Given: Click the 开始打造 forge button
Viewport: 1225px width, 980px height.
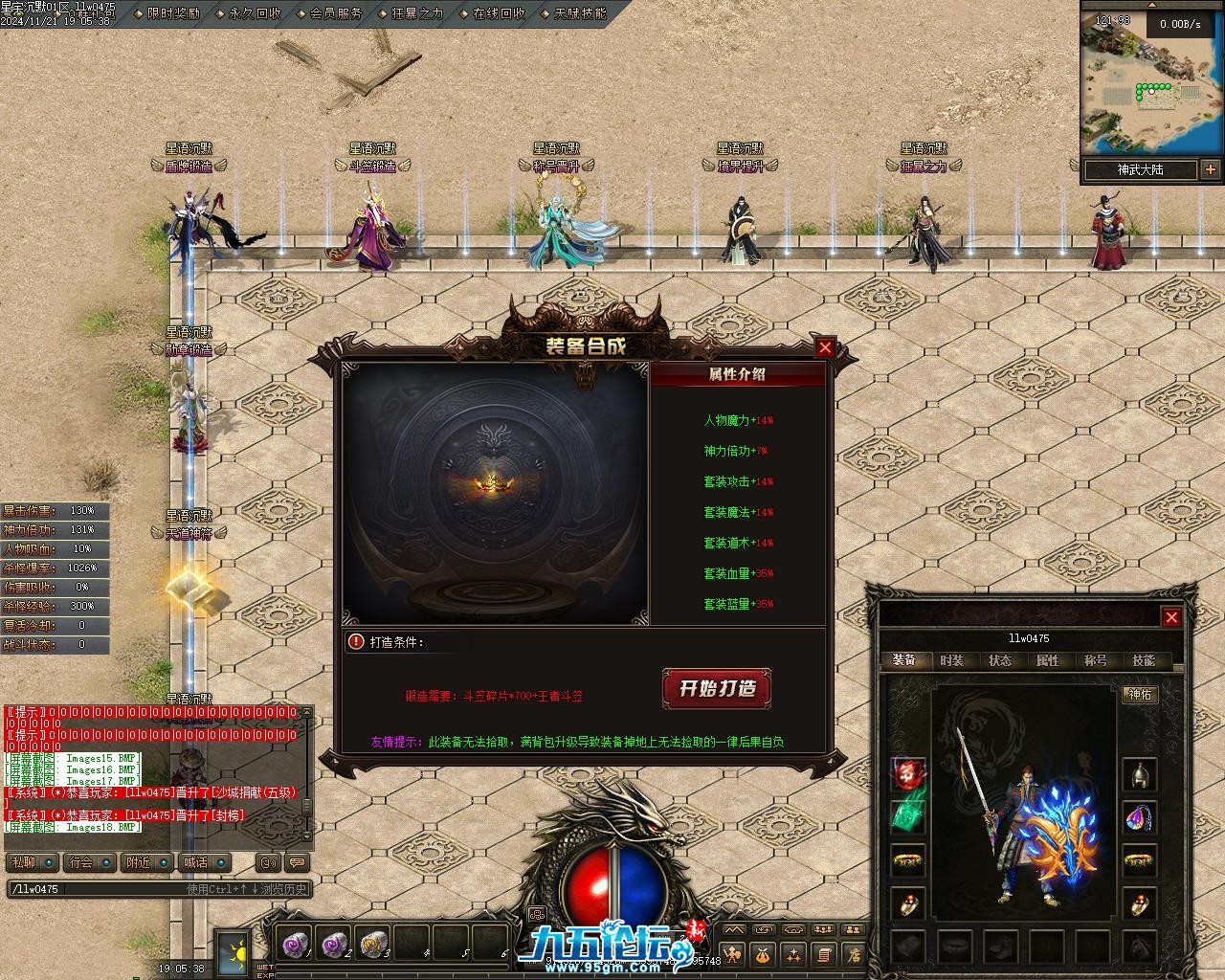Looking at the screenshot, I should point(717,688).
